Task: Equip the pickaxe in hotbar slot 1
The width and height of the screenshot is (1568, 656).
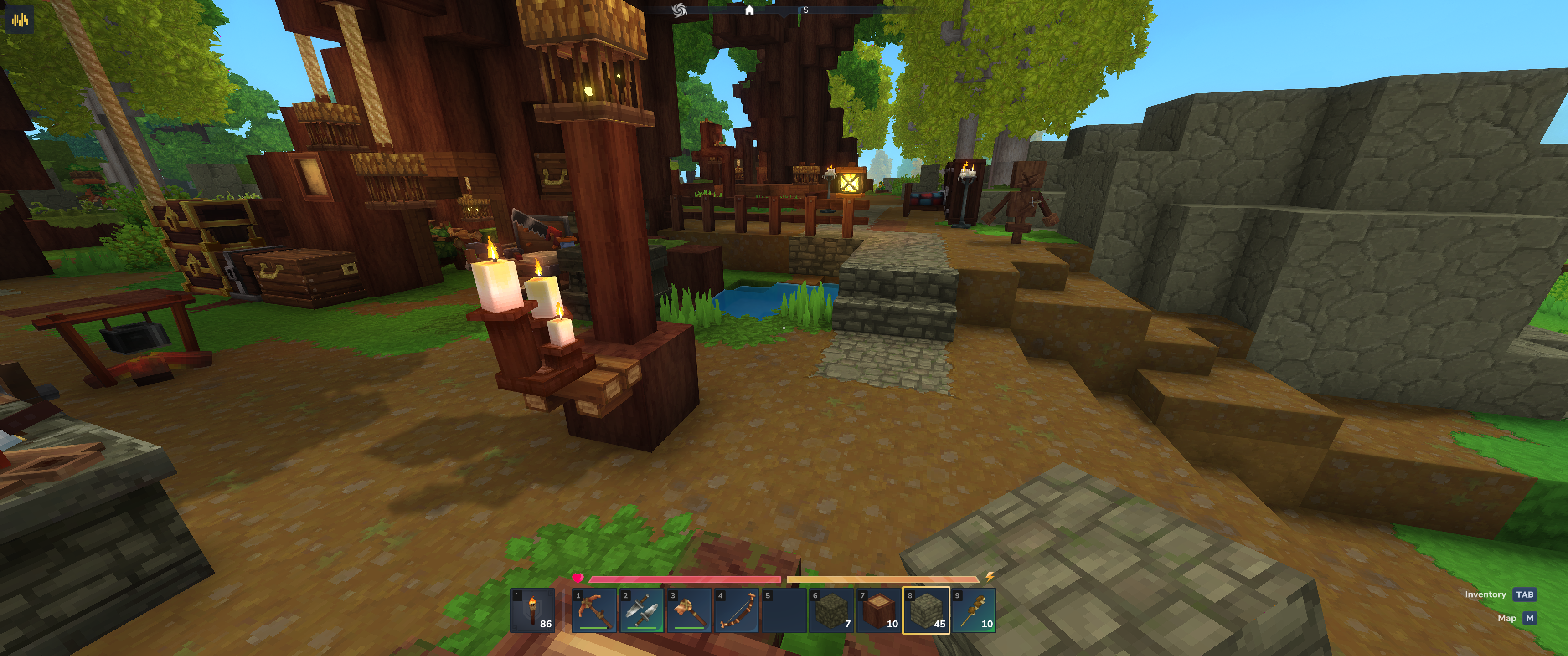Action: 593,610
